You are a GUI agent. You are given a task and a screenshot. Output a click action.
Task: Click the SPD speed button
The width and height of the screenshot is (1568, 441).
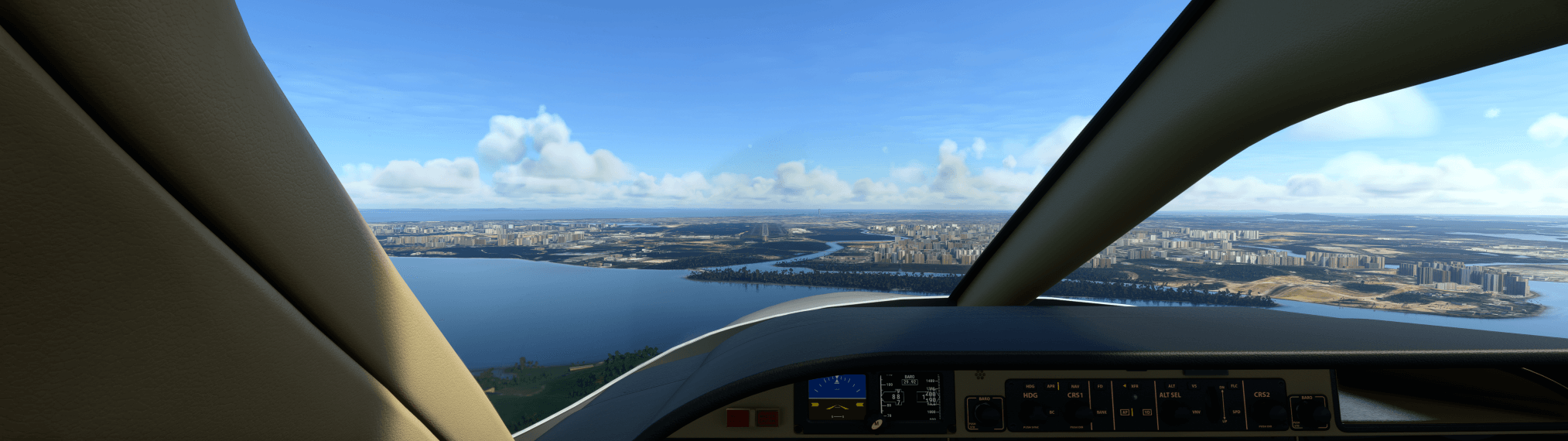1236,412
